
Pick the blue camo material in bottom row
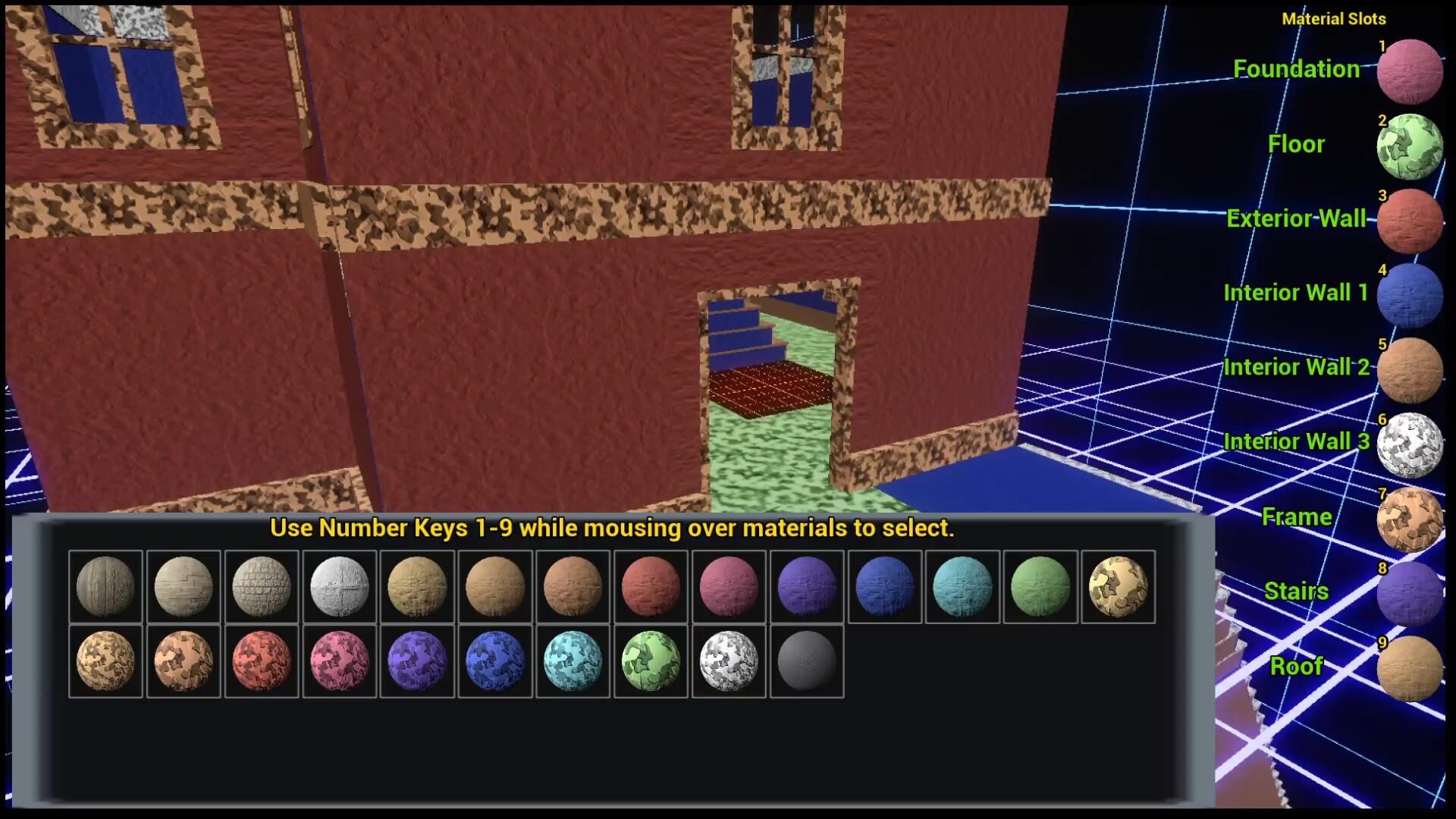(495, 661)
